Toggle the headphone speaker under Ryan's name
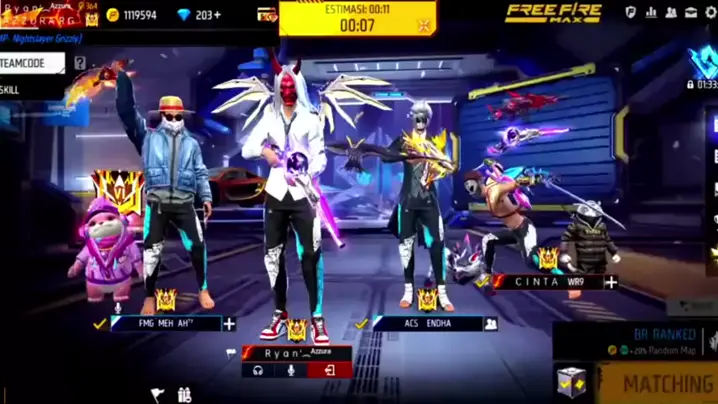 point(258,370)
